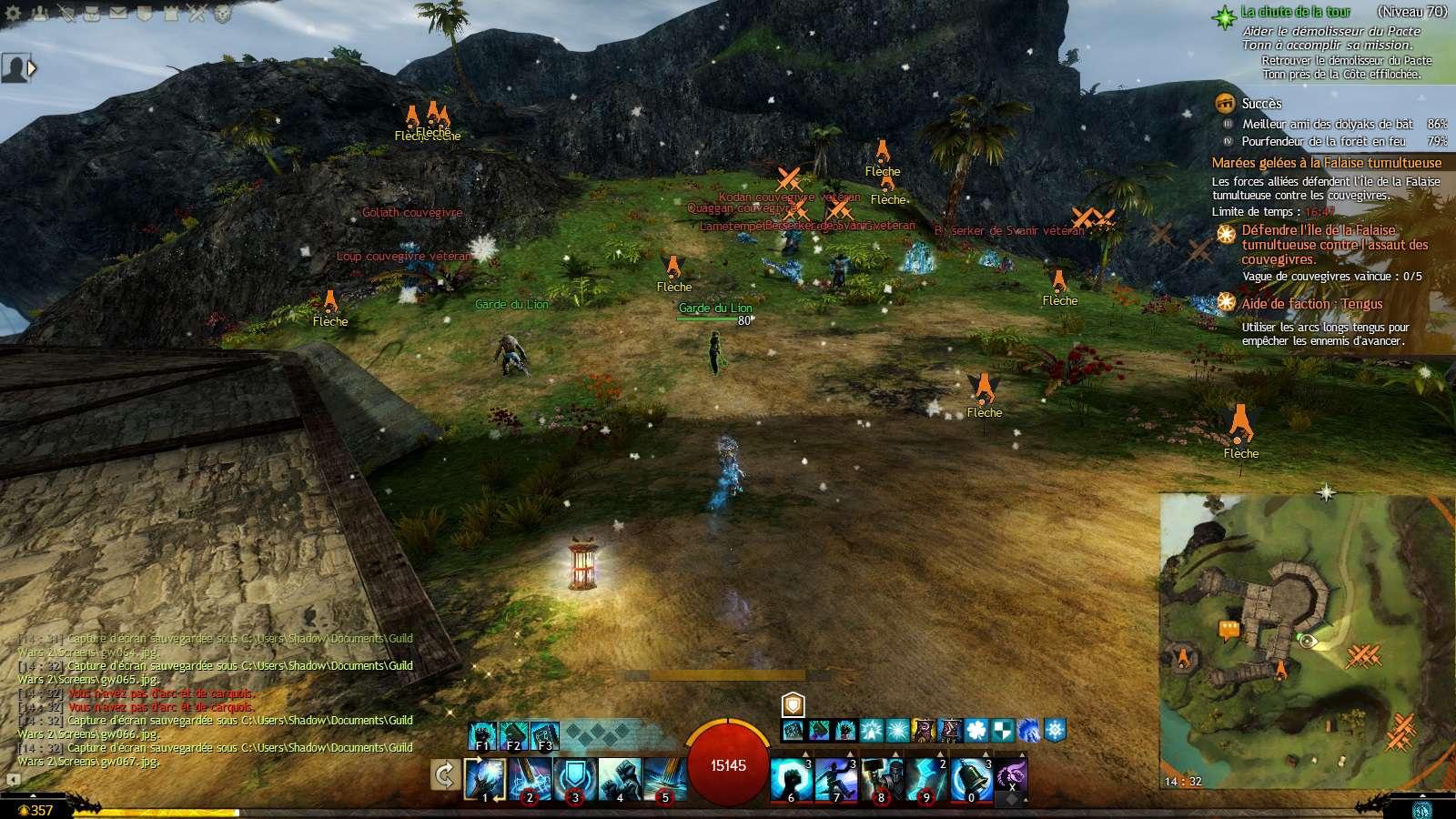Open the gear-shaped game menu icon
This screenshot has width=1456, height=819.
pos(14,14)
